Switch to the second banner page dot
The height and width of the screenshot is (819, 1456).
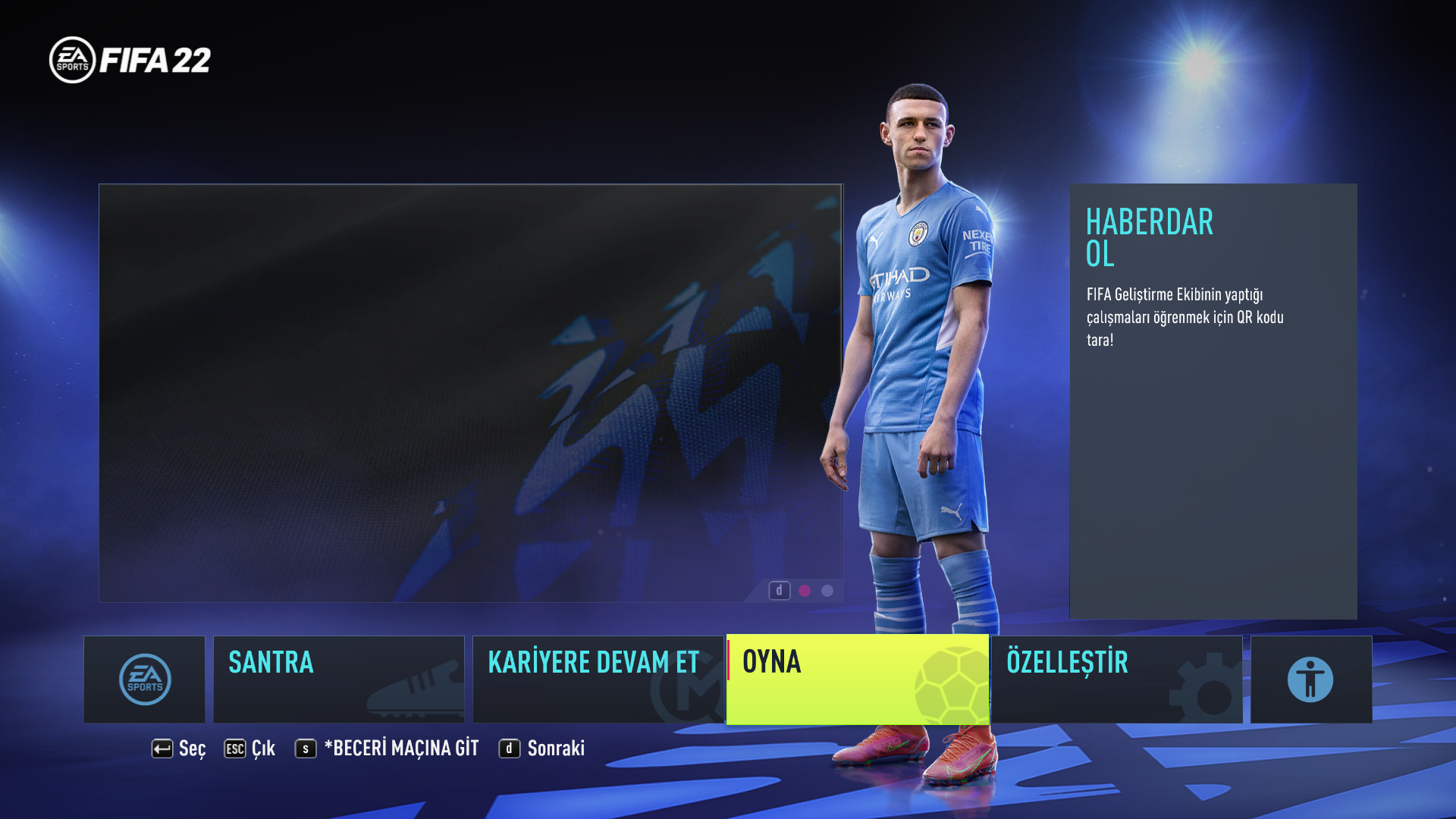point(827,591)
